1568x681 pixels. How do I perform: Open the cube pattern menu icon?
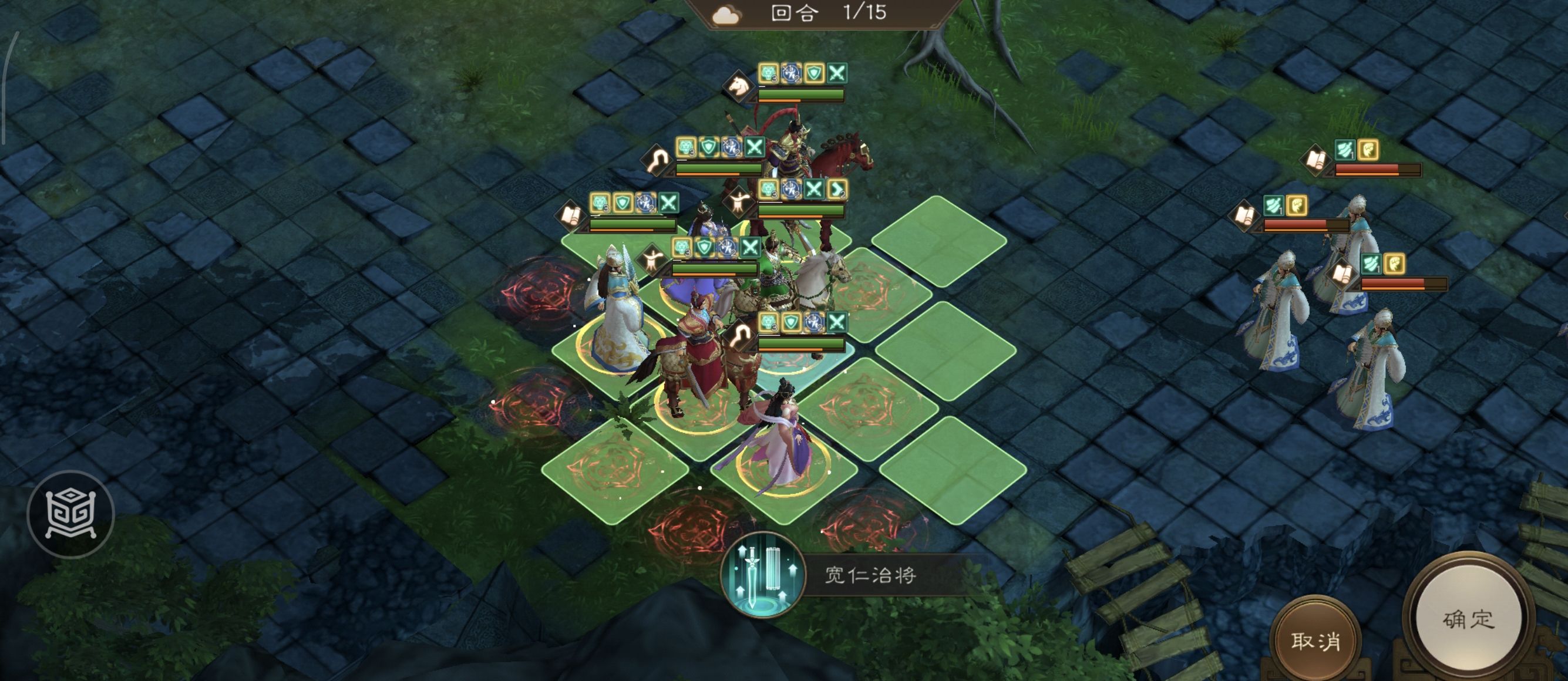point(71,514)
